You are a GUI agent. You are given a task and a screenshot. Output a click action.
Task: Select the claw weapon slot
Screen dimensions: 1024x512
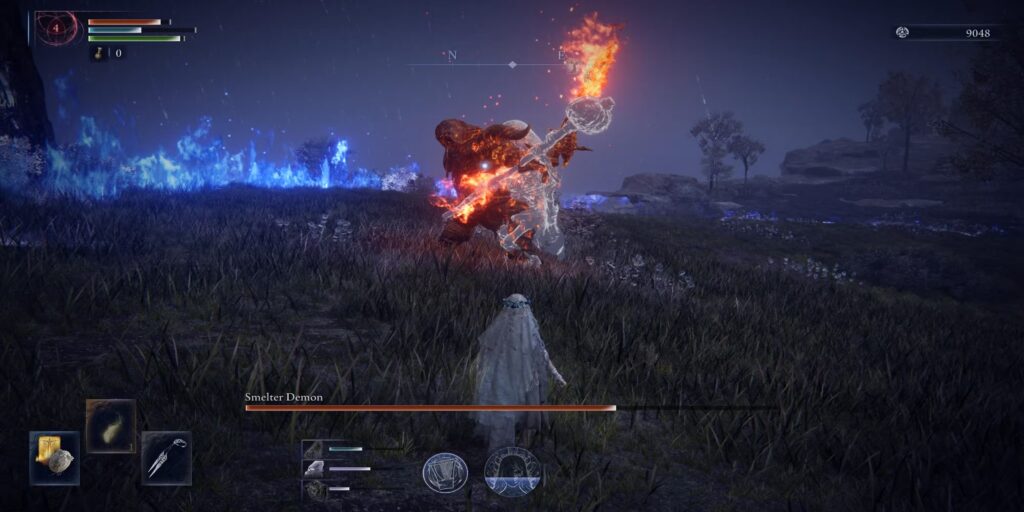pyautogui.click(x=166, y=458)
